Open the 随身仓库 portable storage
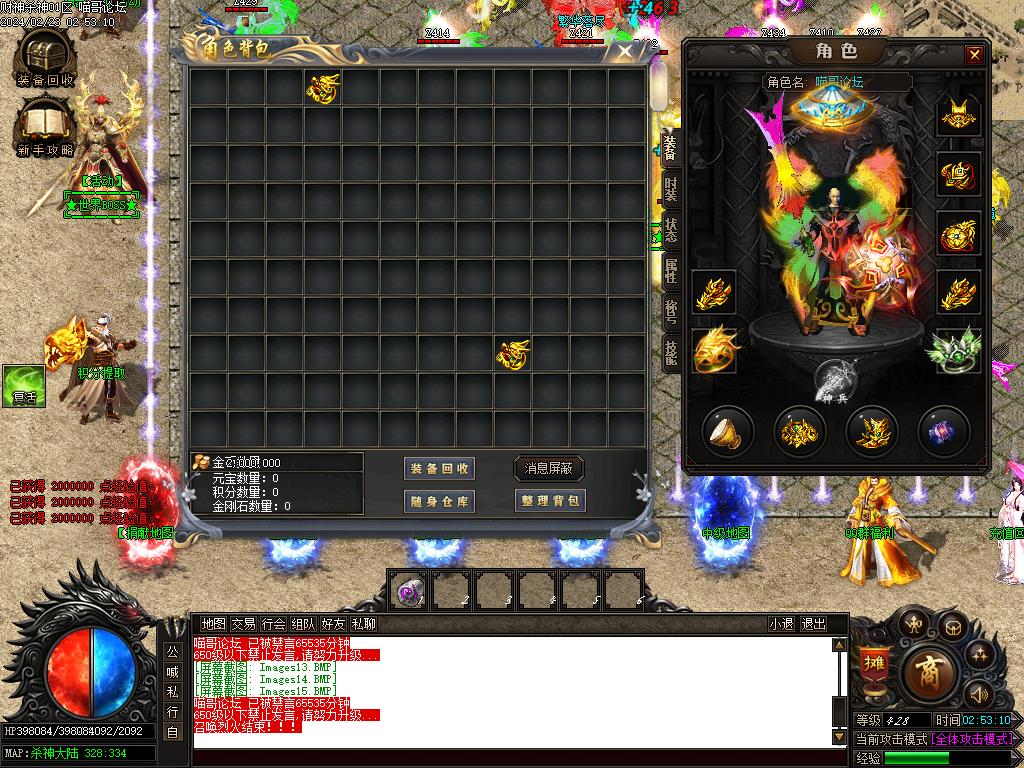The height and width of the screenshot is (768, 1024). [x=439, y=501]
